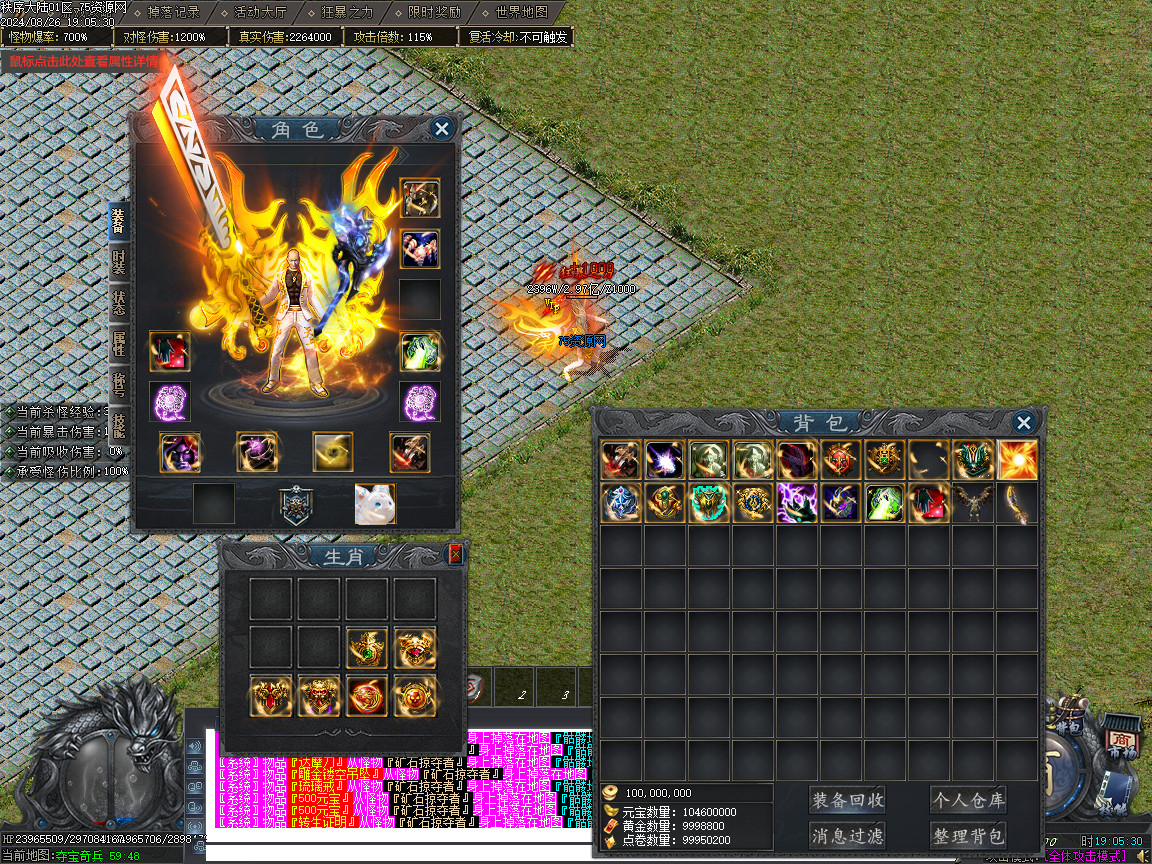Open the 个人仓库 personal warehouse
1152x864 pixels.
click(967, 800)
